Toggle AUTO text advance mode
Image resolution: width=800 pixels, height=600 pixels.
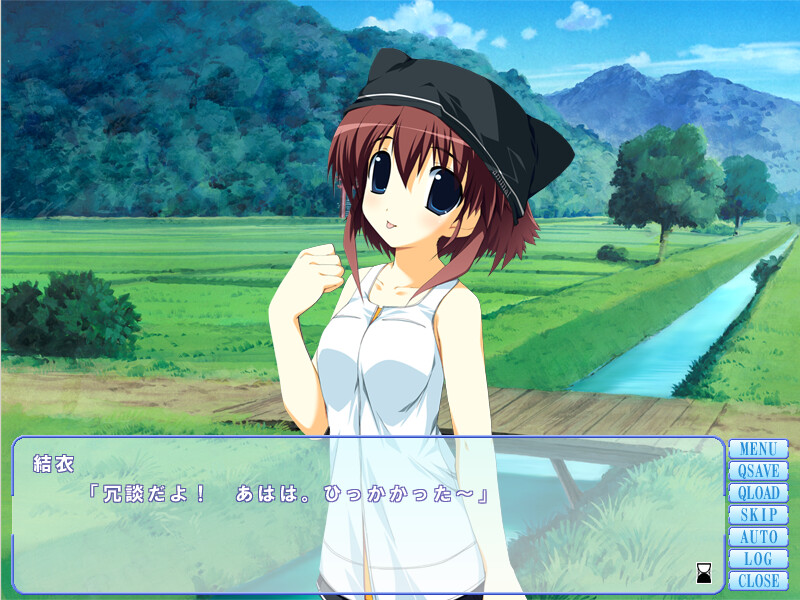[758, 537]
